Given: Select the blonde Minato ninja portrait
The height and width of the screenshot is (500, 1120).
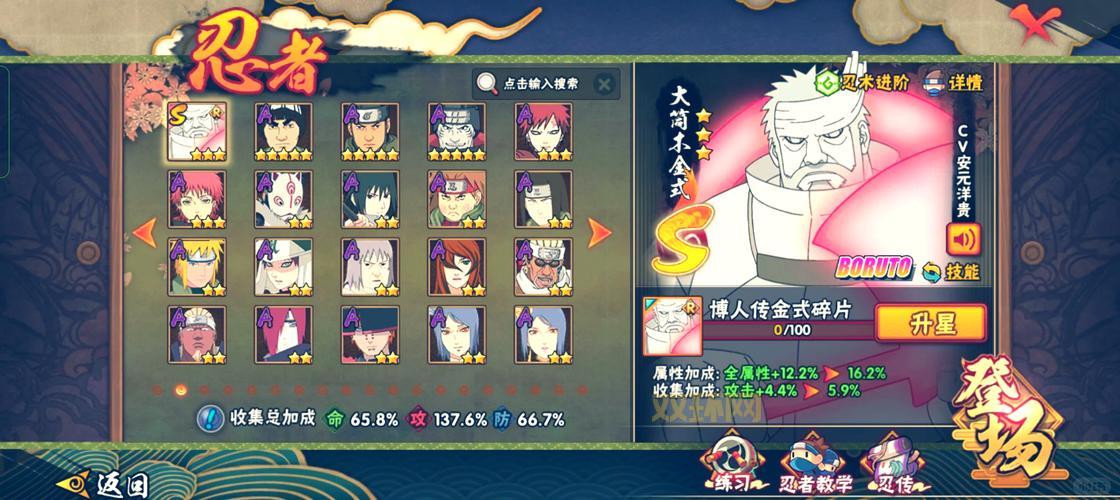Looking at the screenshot, I should tap(196, 266).
